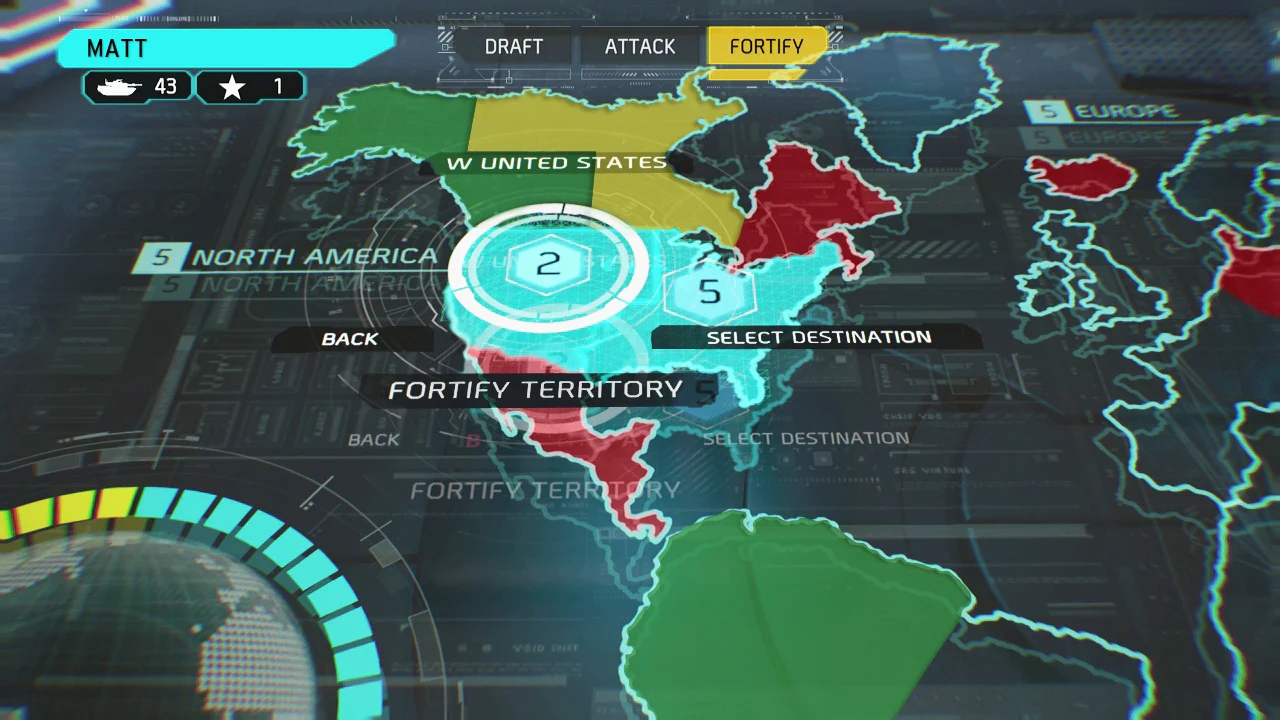Switch to the ATTACK phase tab

640,46
